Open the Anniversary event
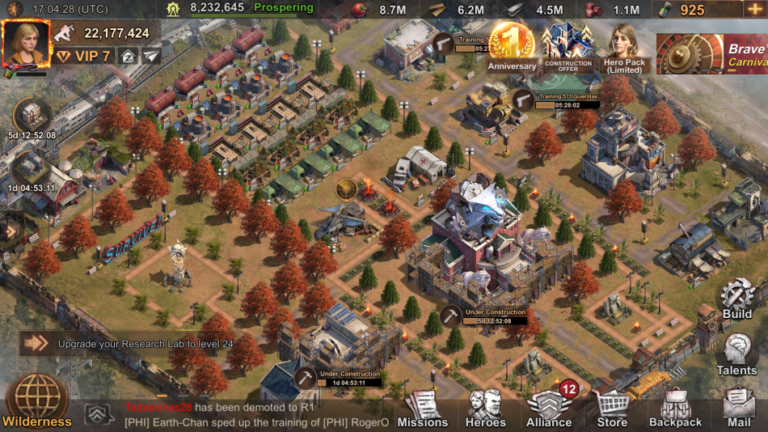Image resolution: width=768 pixels, height=432 pixels. point(512,47)
